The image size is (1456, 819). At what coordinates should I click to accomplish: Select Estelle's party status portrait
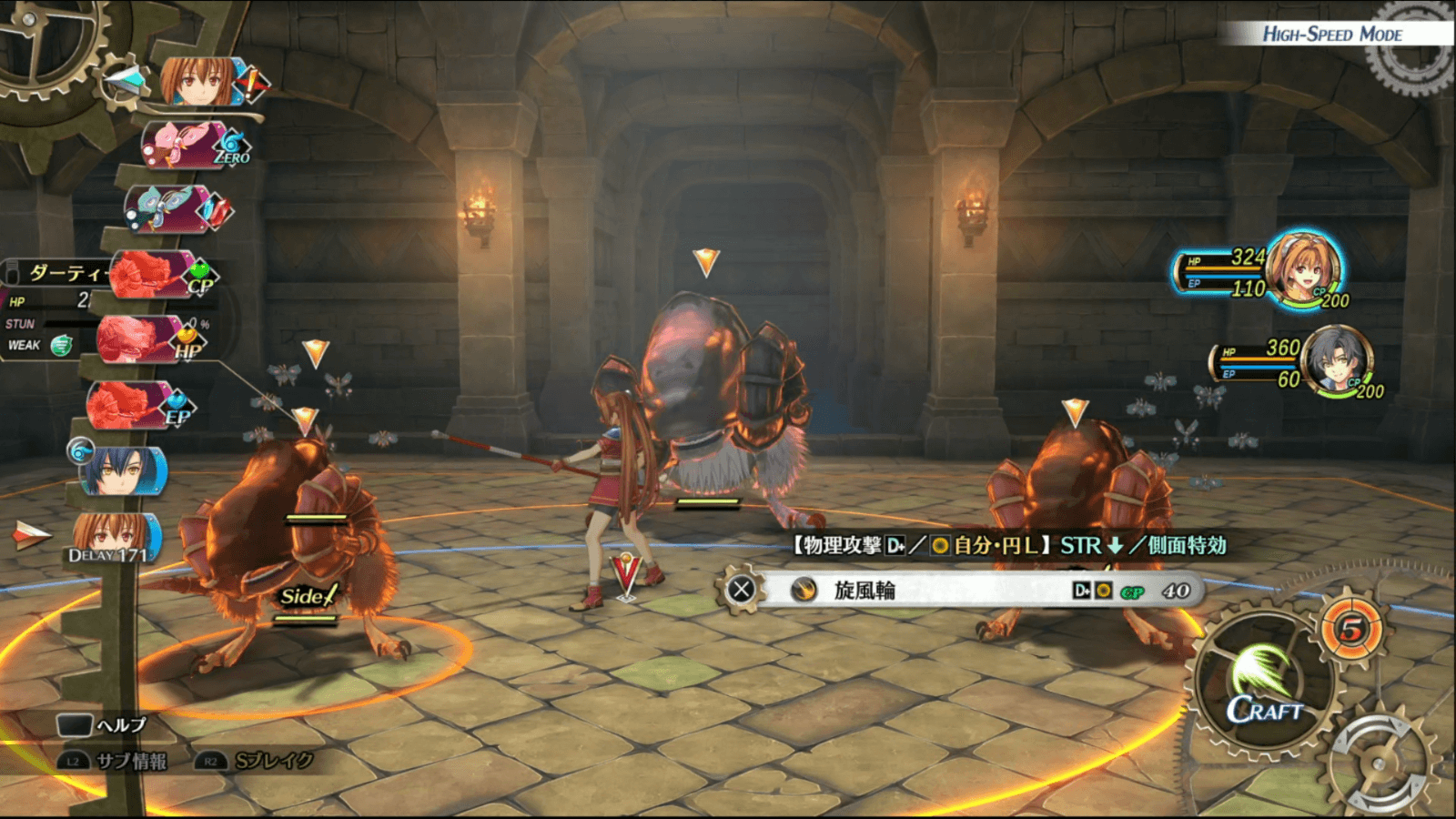point(1304,268)
